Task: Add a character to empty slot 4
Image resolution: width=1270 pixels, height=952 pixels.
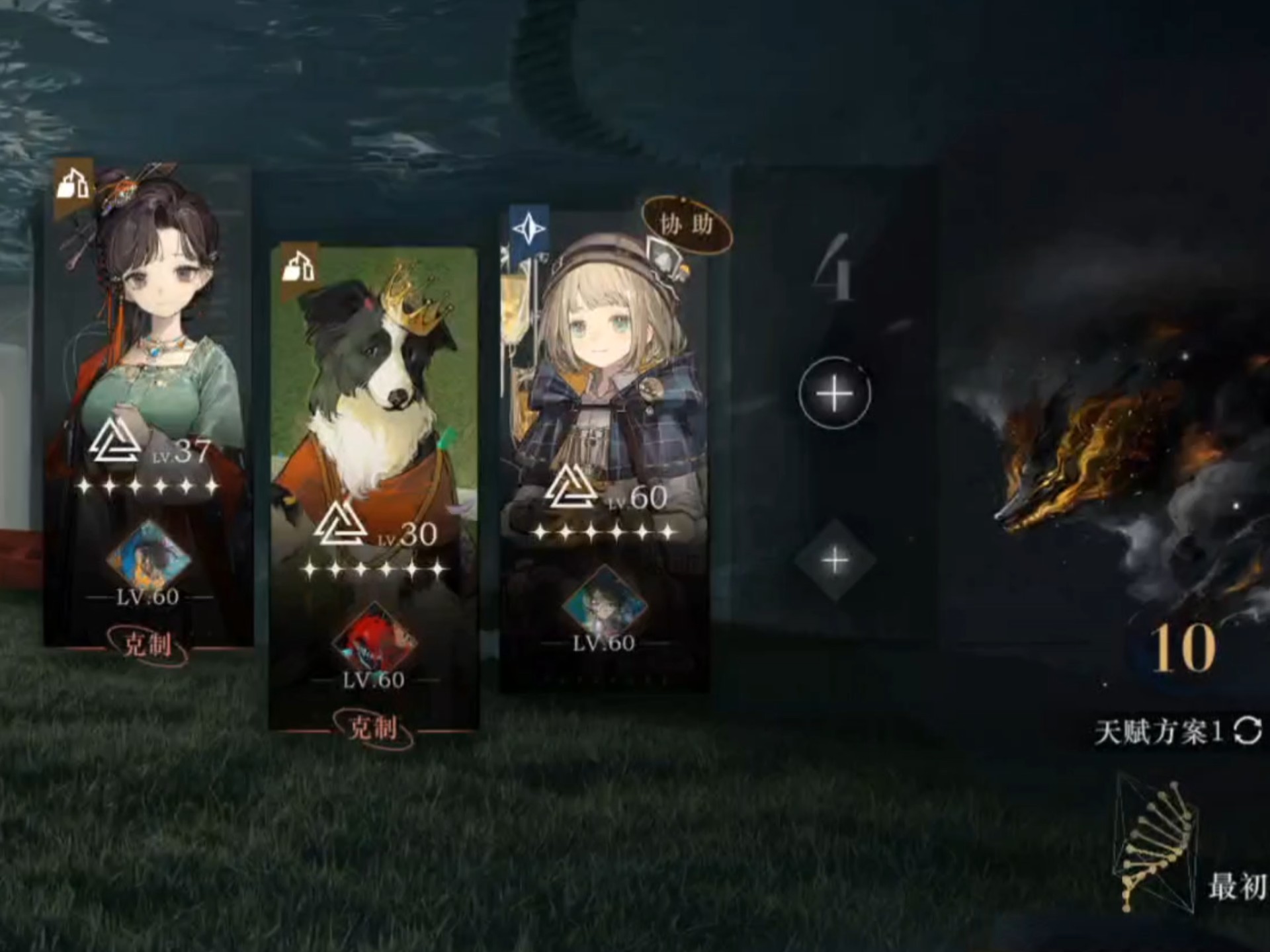Action: click(x=834, y=394)
